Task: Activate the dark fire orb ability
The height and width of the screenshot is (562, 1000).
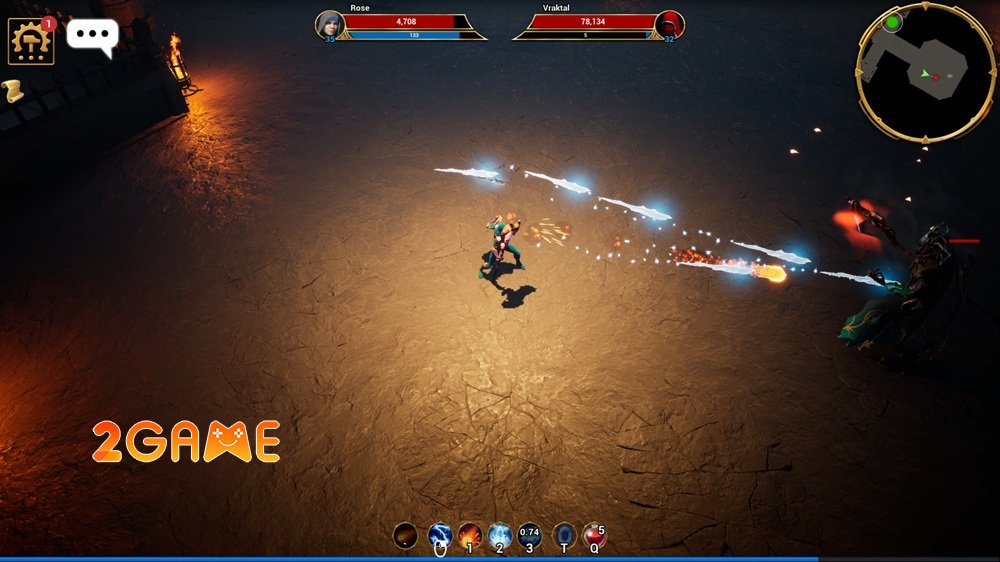Action: coord(405,535)
